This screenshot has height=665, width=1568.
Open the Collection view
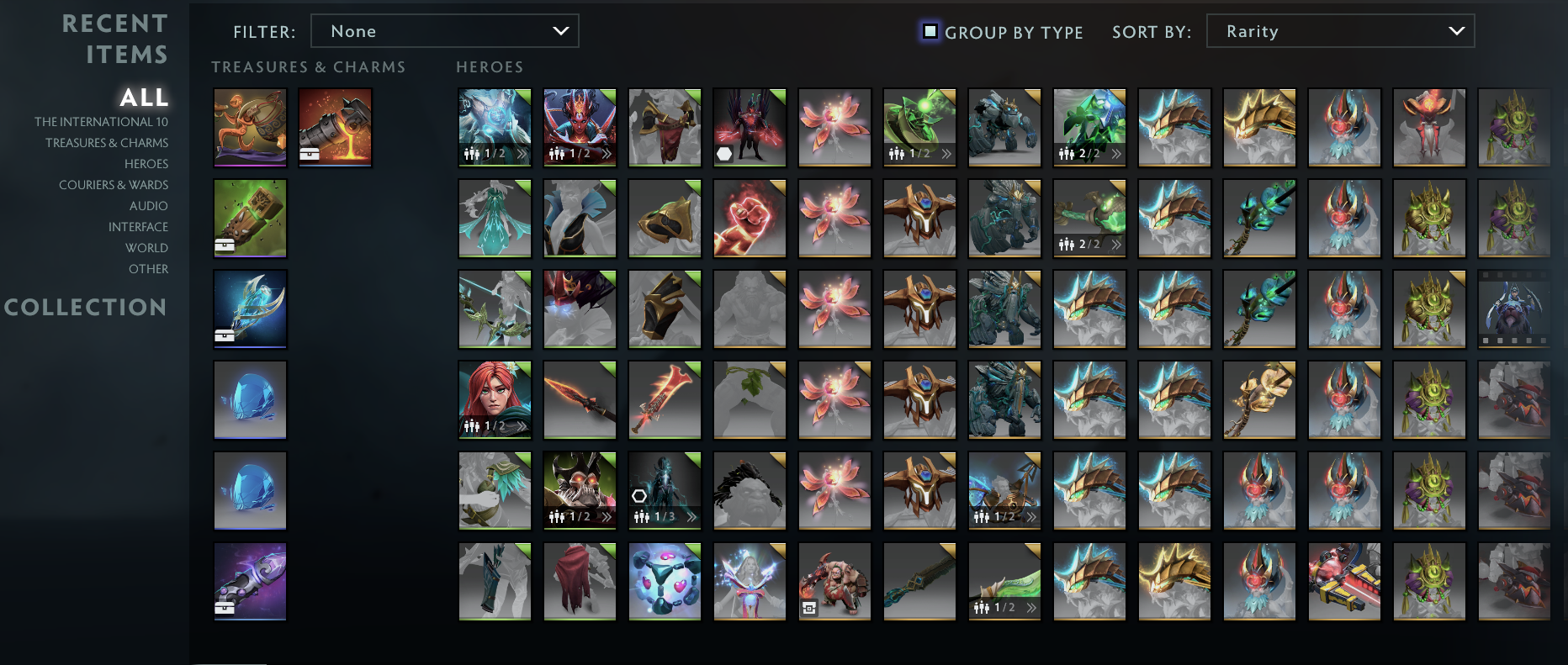86,308
